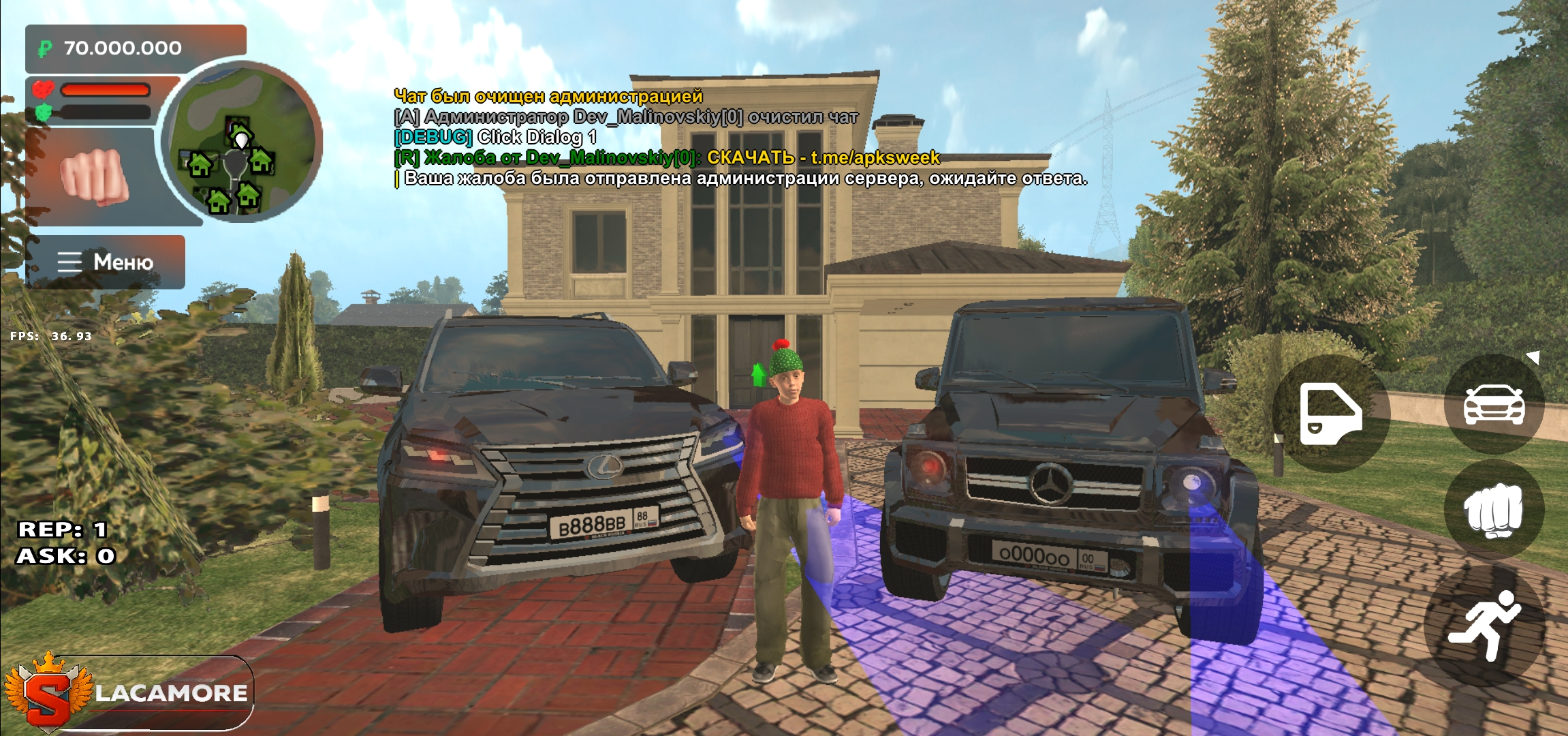
Task: Punch with the fist attack button
Action: [x=1494, y=510]
